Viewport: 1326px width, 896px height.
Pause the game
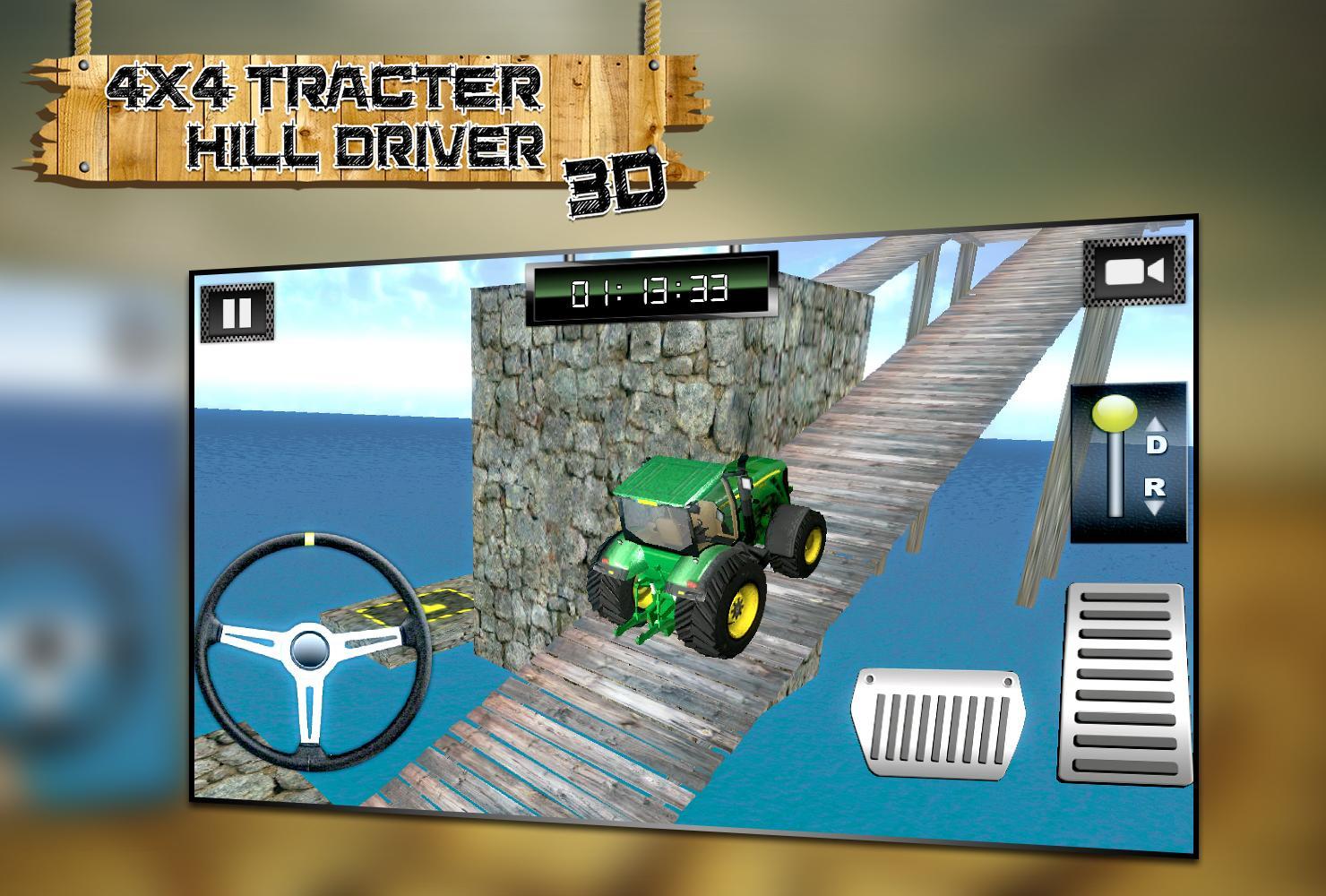tap(237, 314)
